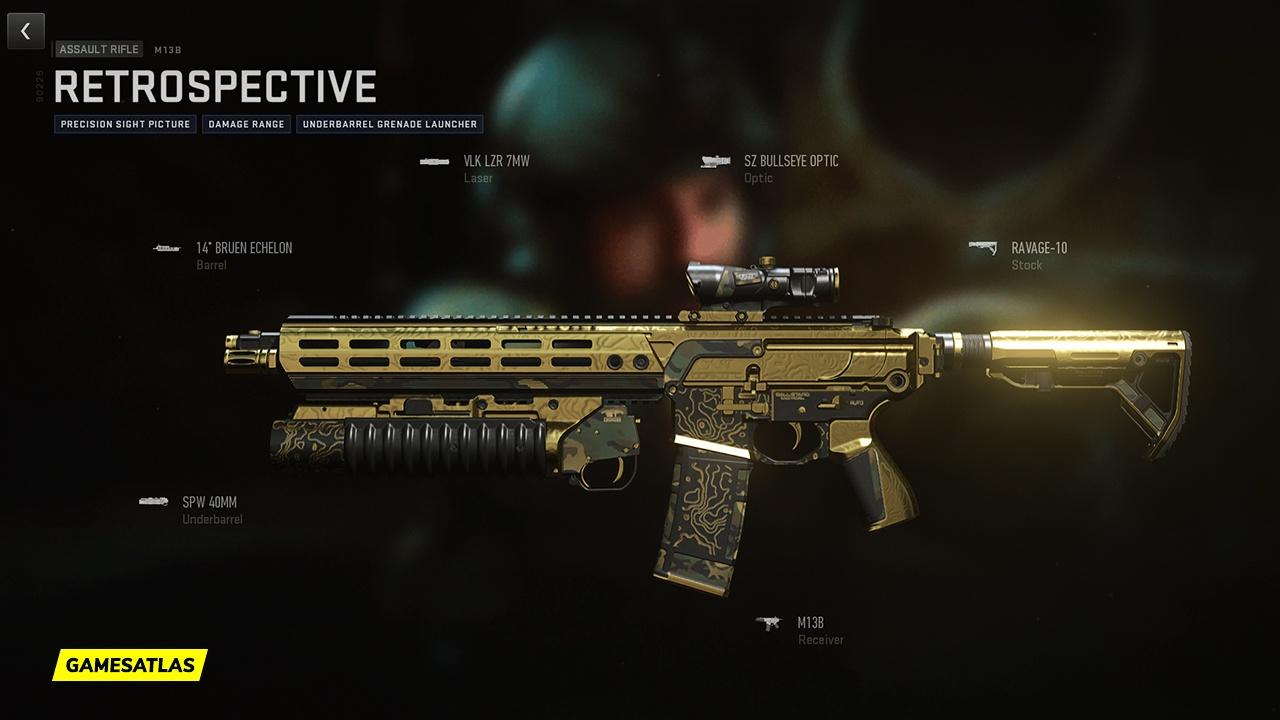Click the Precision Sight Picture tag
The width and height of the screenshot is (1280, 720).
click(125, 125)
